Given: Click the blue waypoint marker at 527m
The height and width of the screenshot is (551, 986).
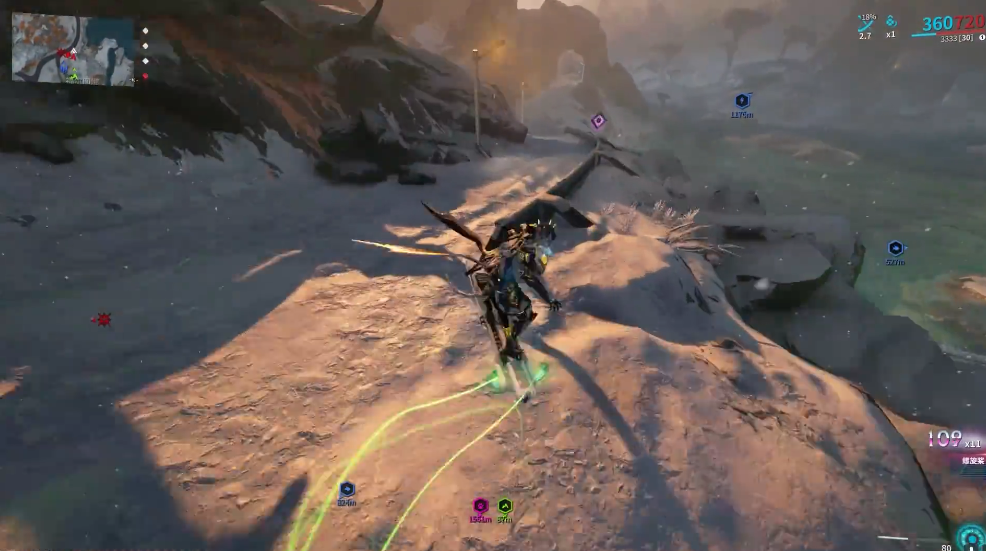Looking at the screenshot, I should click(895, 248).
